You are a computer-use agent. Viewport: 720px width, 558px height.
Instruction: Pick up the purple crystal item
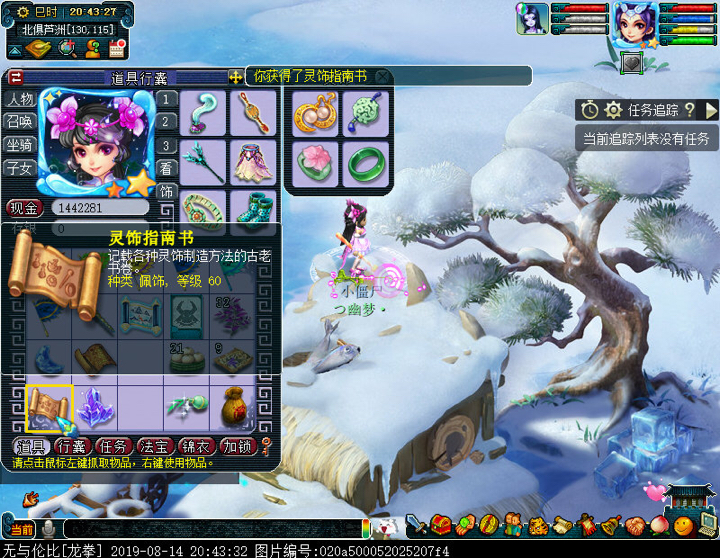(x=95, y=405)
